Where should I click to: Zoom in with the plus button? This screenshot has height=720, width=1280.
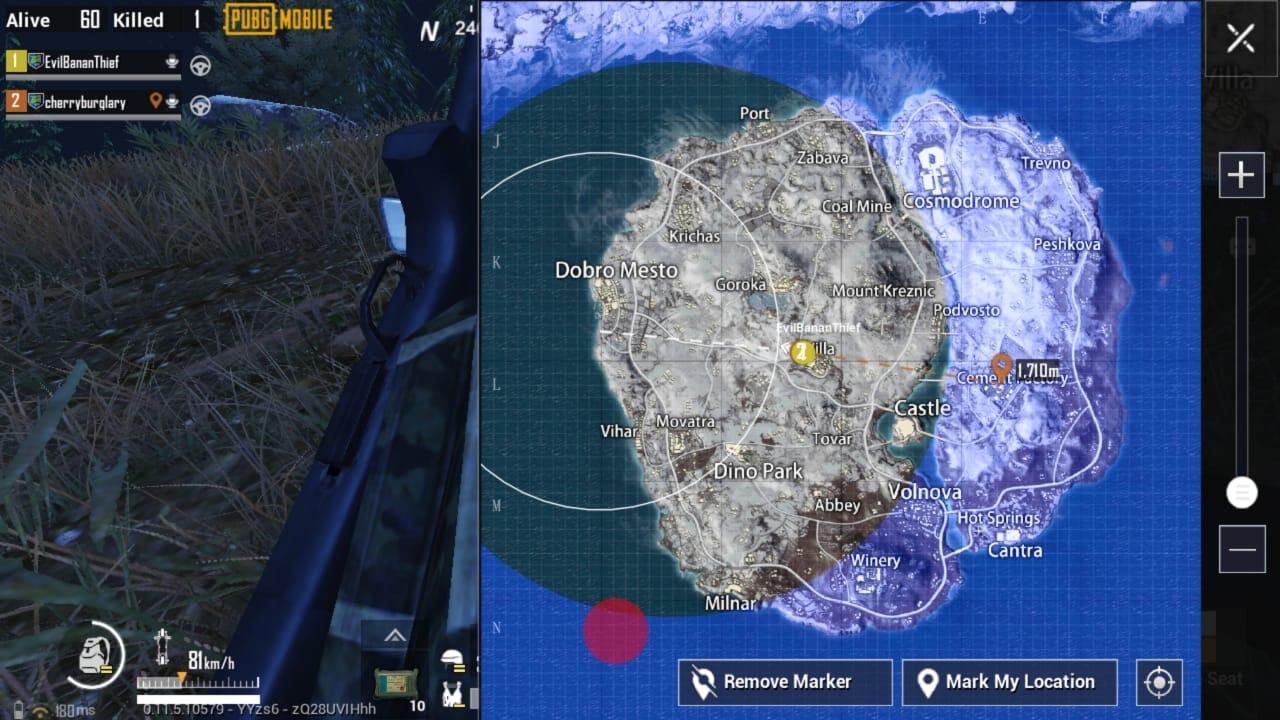1241,173
